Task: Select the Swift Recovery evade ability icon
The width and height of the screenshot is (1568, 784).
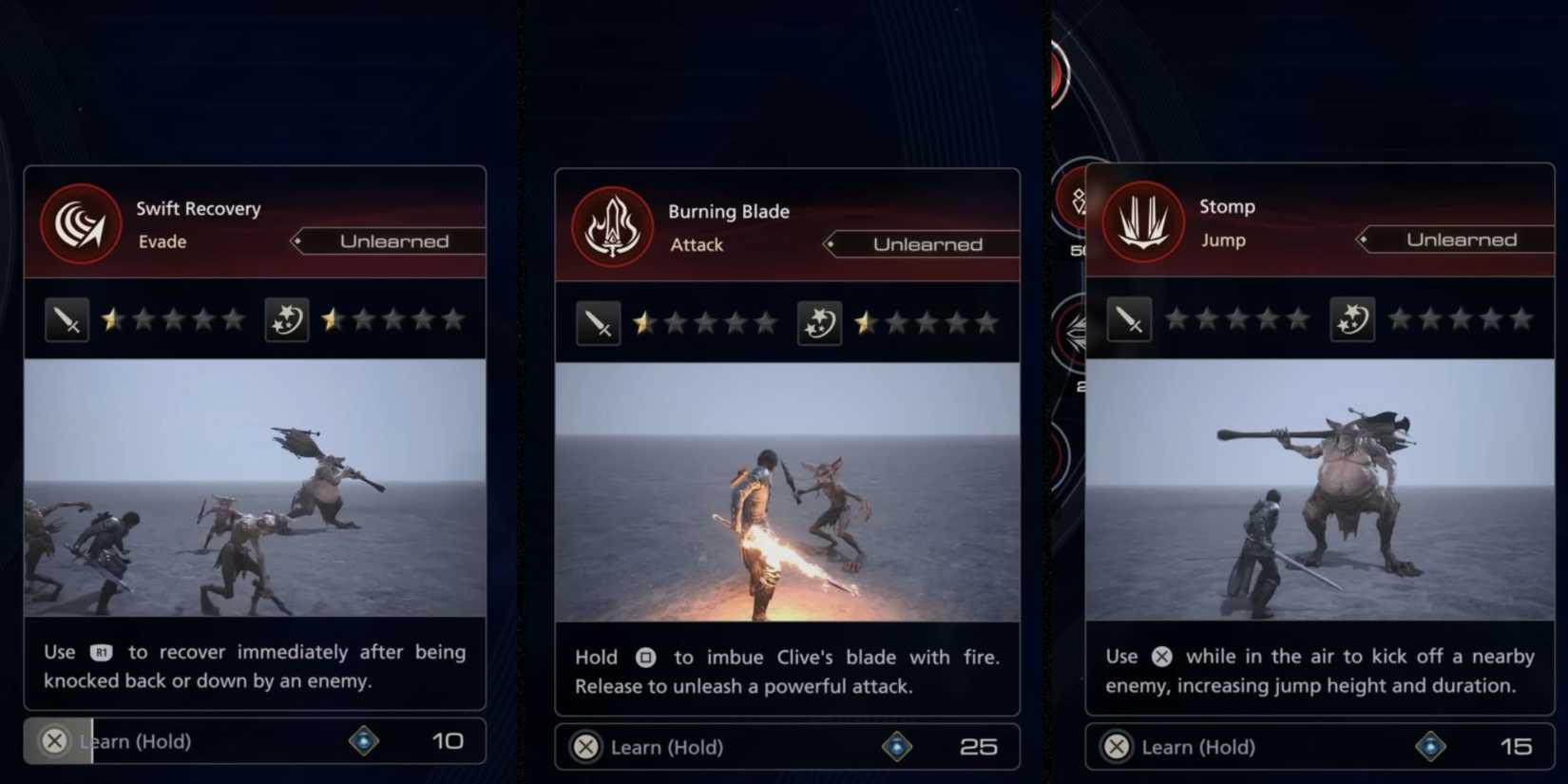Action: (x=81, y=223)
